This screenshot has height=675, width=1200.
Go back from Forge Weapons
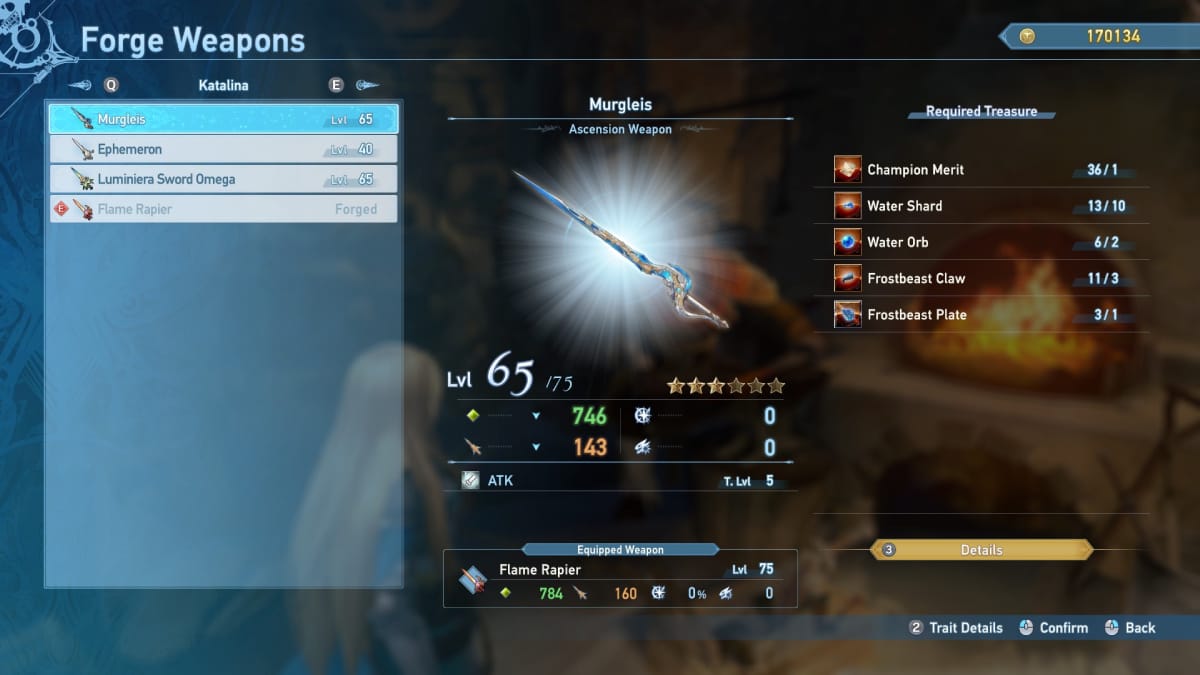coord(1130,628)
